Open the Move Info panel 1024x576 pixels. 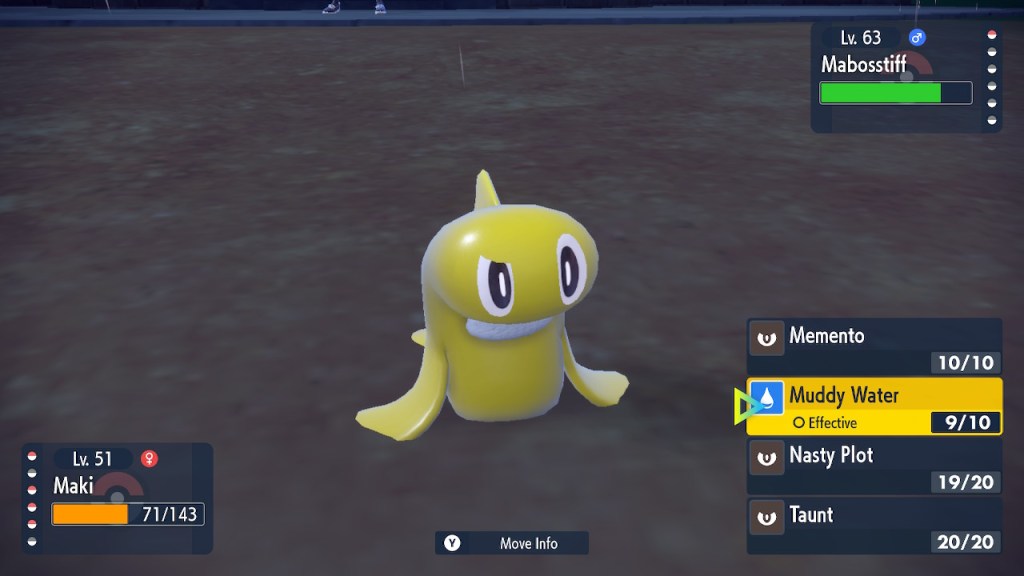click(x=512, y=543)
